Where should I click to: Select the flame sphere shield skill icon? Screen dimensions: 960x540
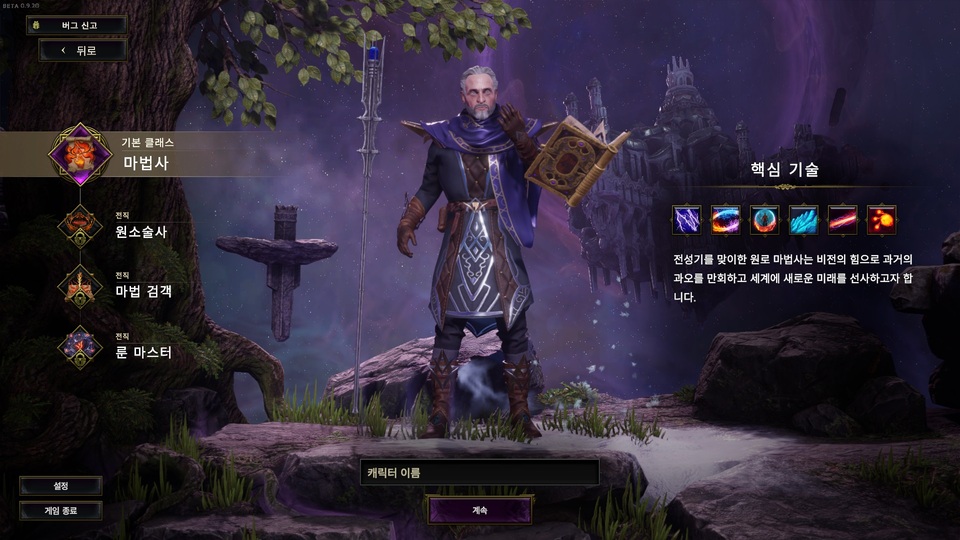pyautogui.click(x=765, y=219)
